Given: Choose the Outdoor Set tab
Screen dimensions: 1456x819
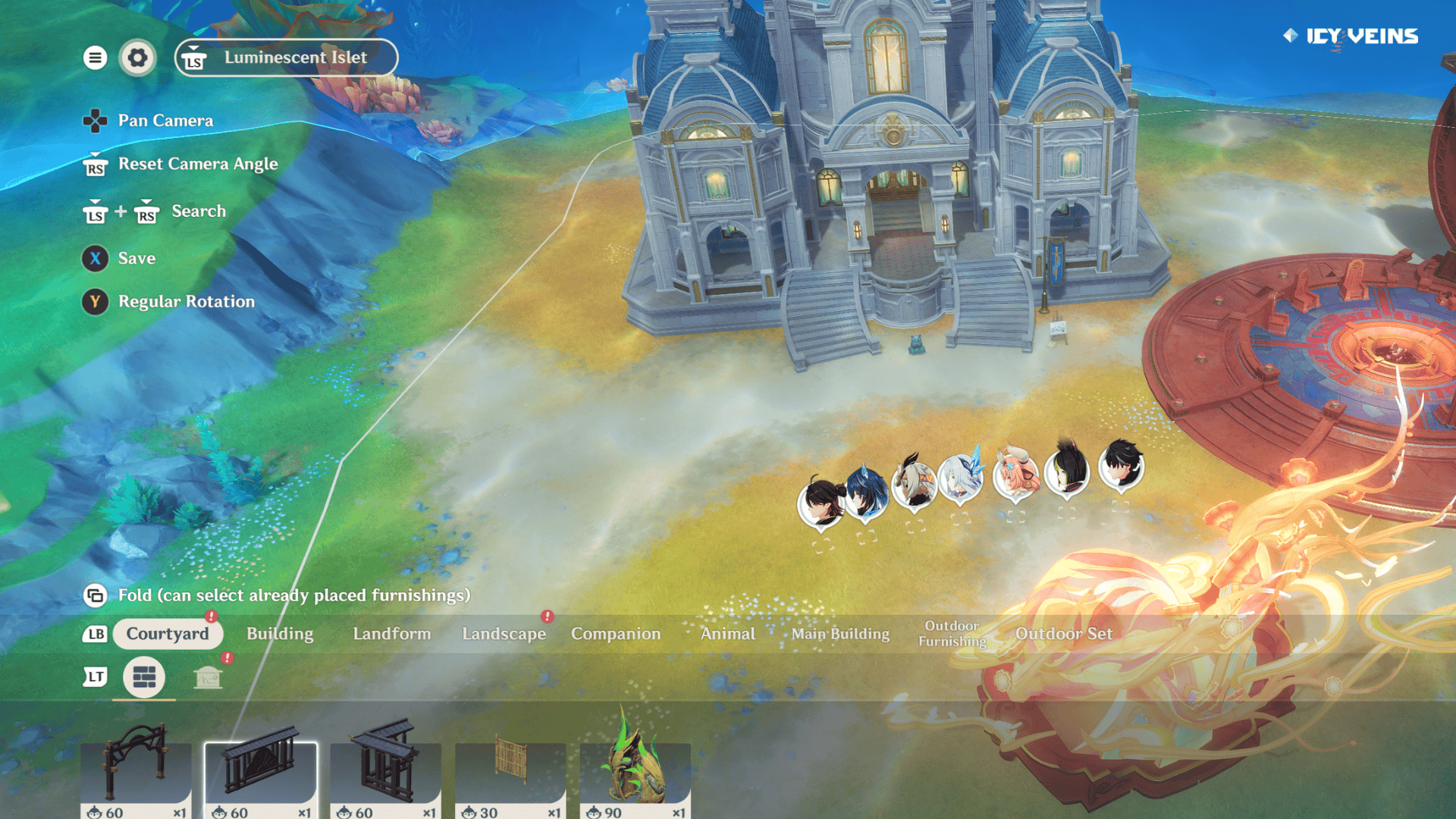Looking at the screenshot, I should [x=1064, y=634].
